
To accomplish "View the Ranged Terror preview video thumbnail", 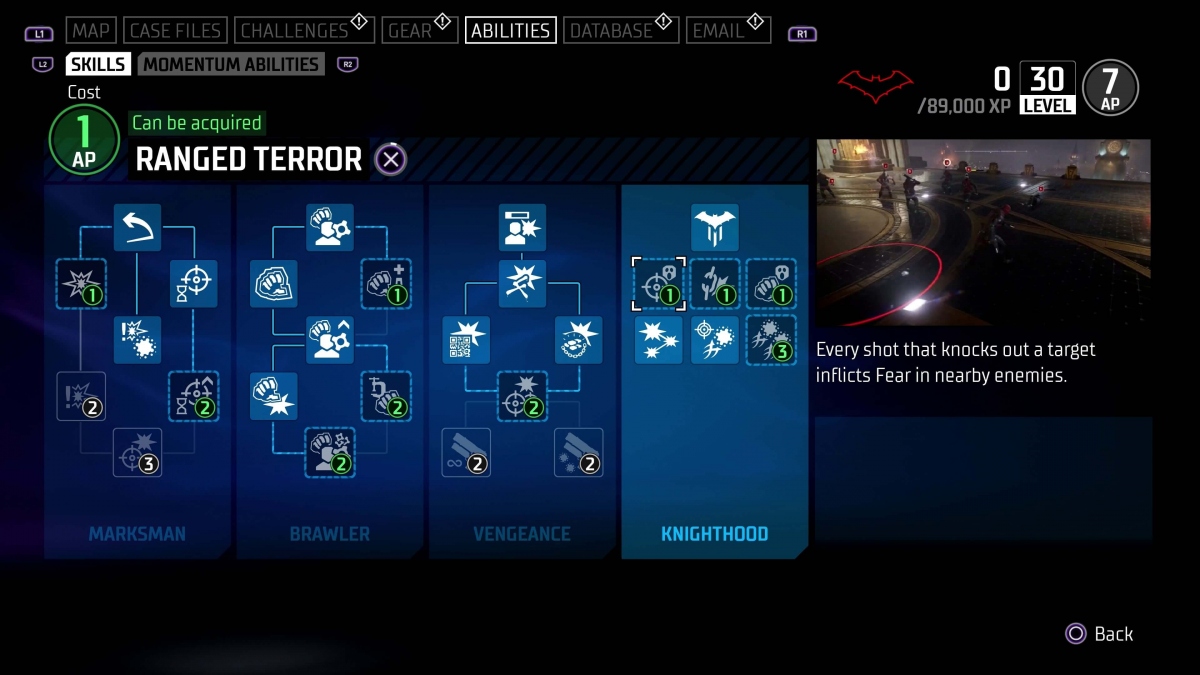I will click(x=983, y=232).
